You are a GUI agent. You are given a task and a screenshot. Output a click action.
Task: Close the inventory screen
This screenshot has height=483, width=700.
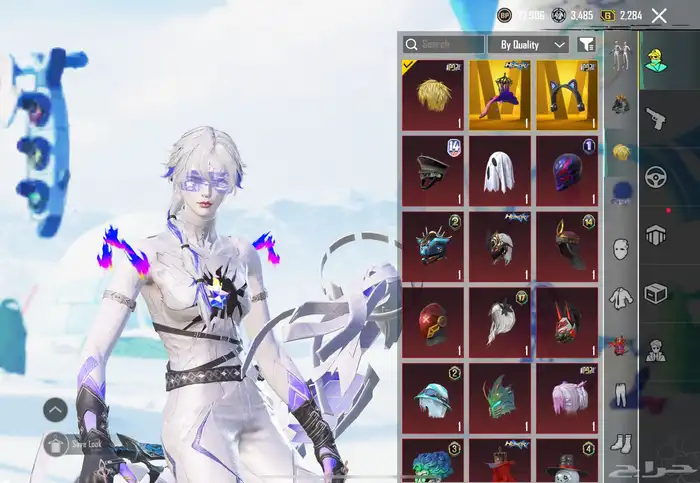tap(659, 15)
